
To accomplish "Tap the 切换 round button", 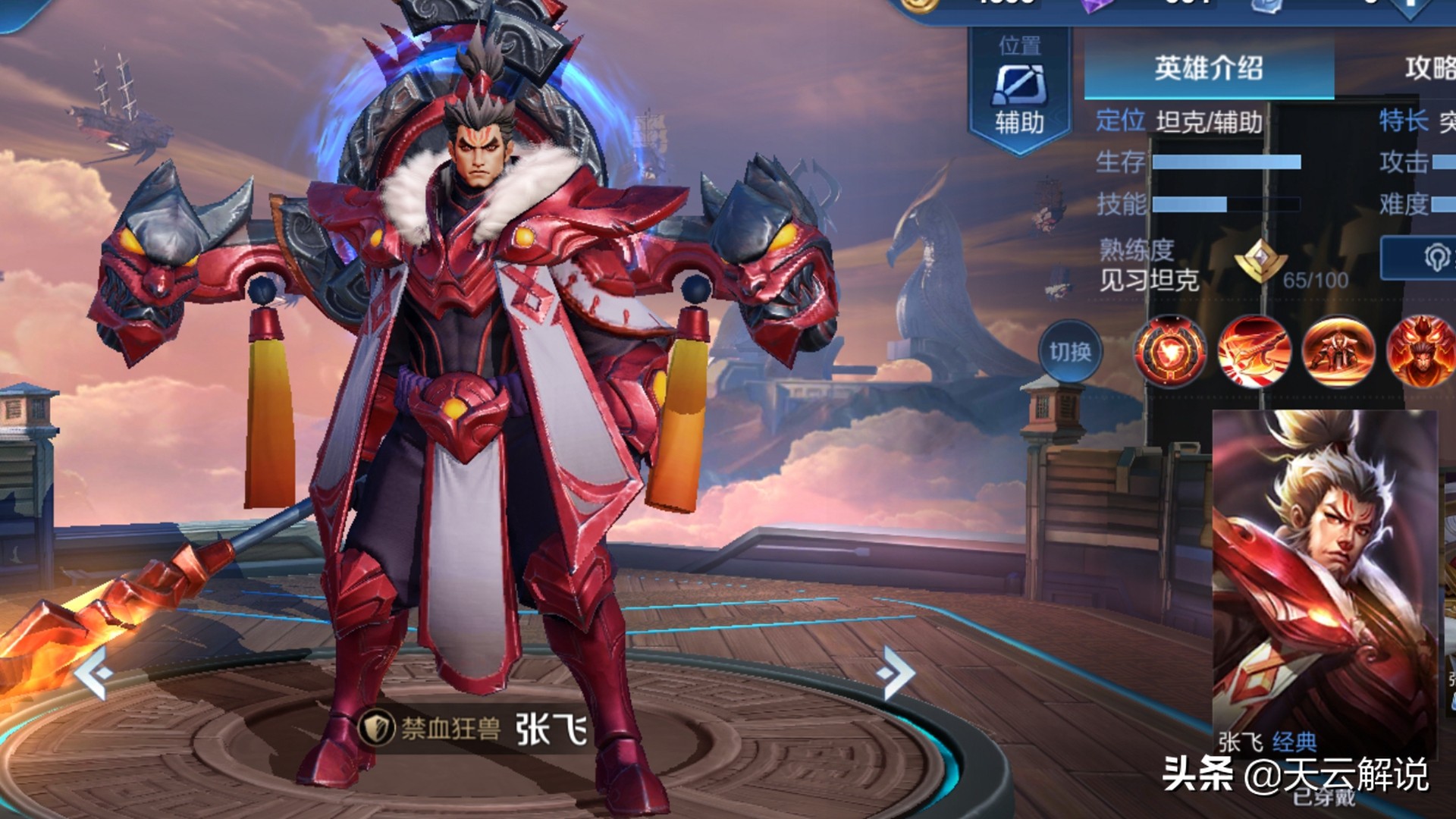I will [1070, 351].
